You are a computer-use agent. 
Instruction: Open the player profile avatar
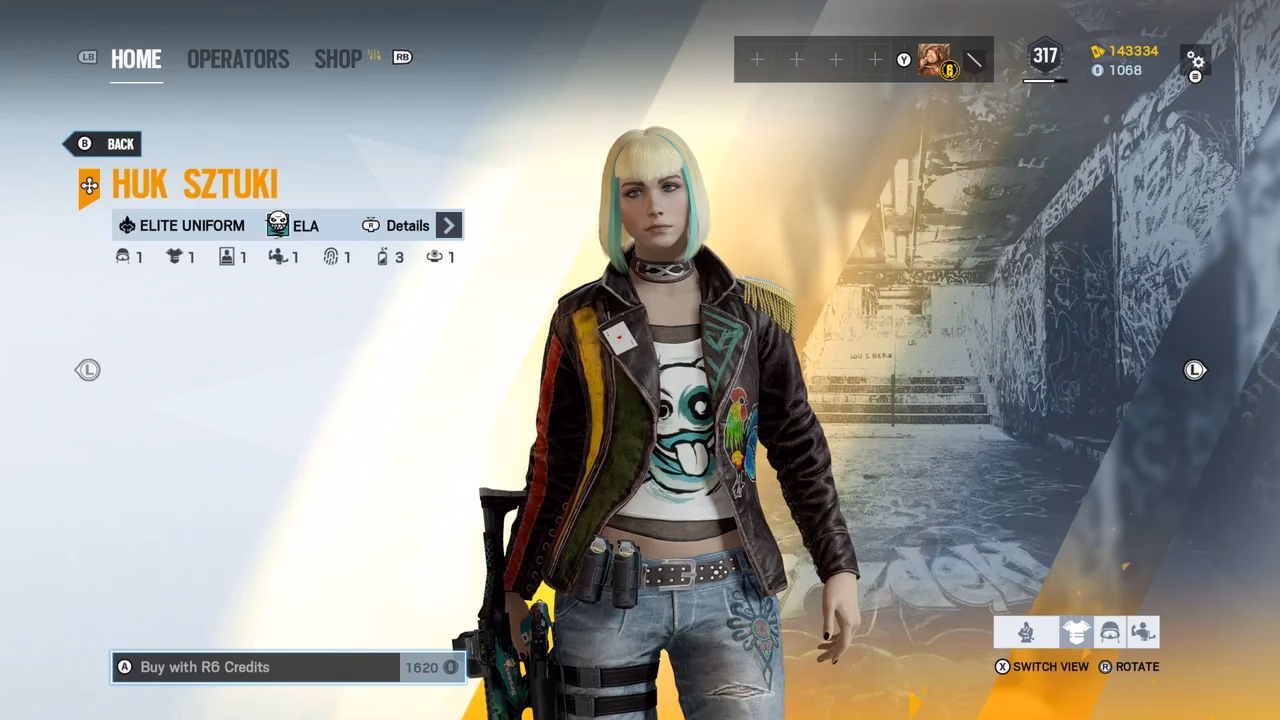pyautogui.click(x=935, y=60)
